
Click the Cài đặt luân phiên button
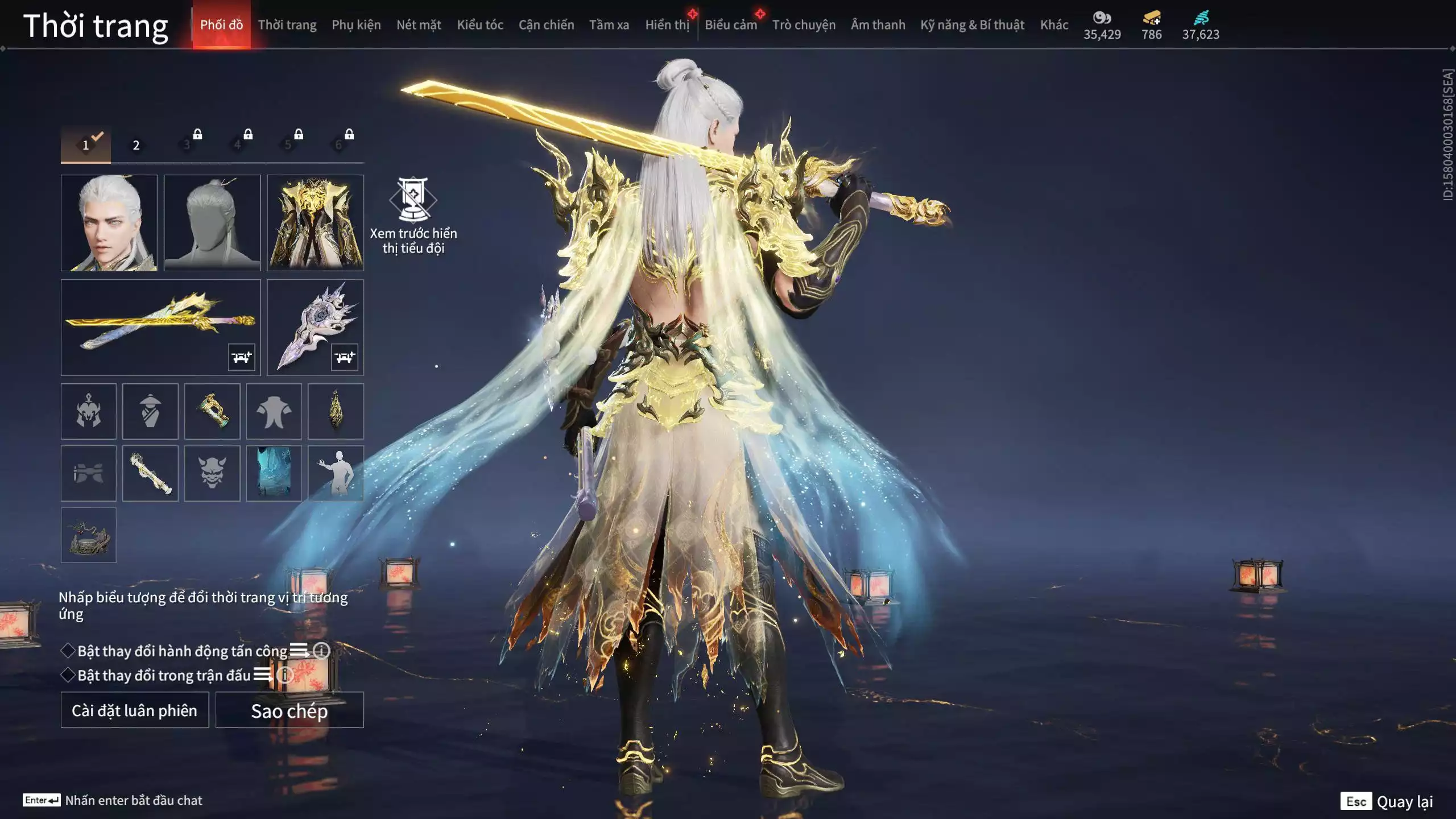[135, 710]
